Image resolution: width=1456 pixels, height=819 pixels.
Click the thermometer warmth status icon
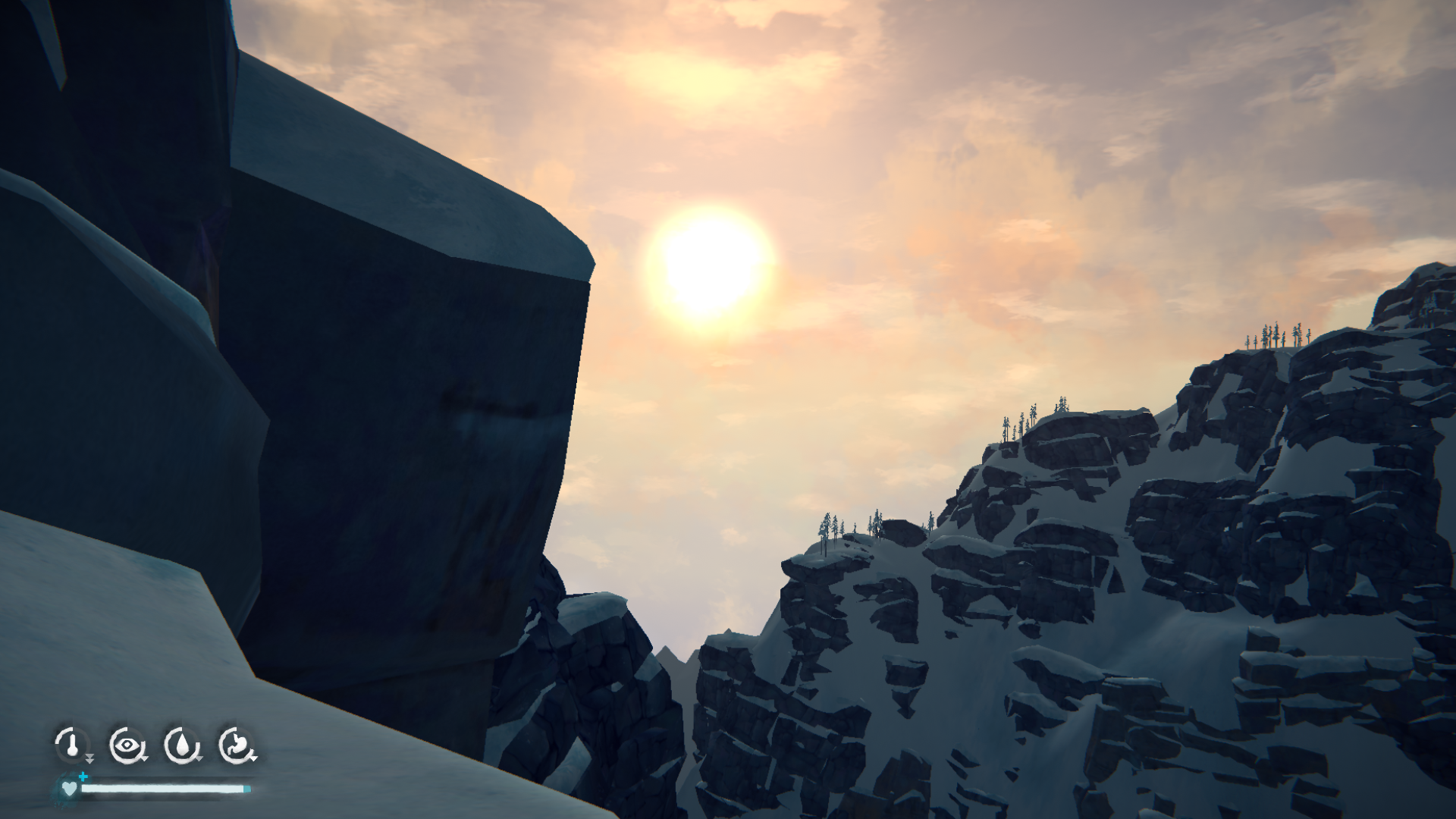tap(71, 745)
